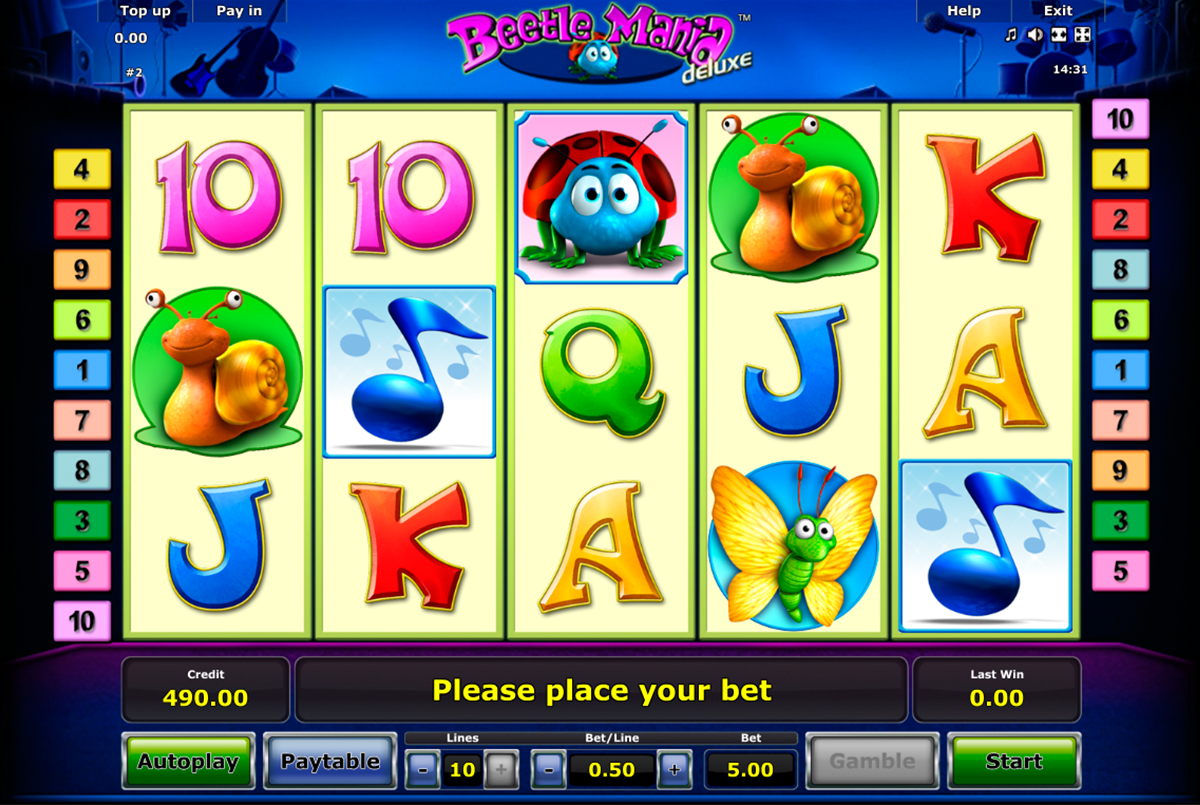Viewport: 1200px width, 805px height.
Task: Raise the Bet/Line amount
Action: (675, 770)
